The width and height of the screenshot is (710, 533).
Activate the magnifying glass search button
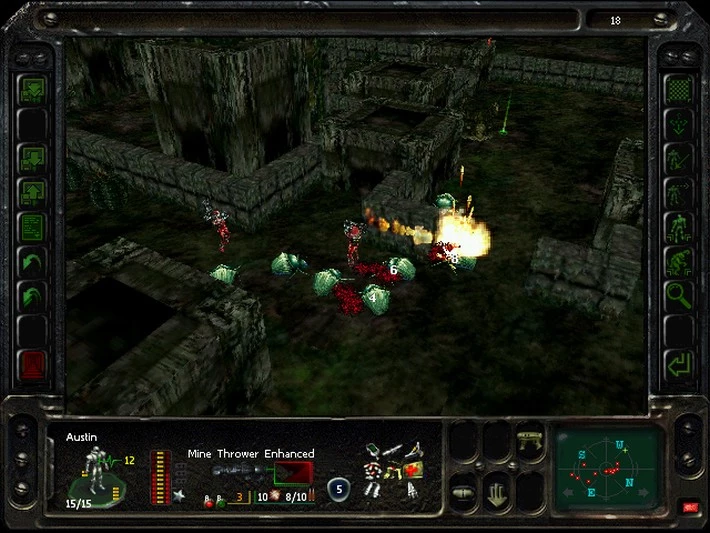point(679,295)
